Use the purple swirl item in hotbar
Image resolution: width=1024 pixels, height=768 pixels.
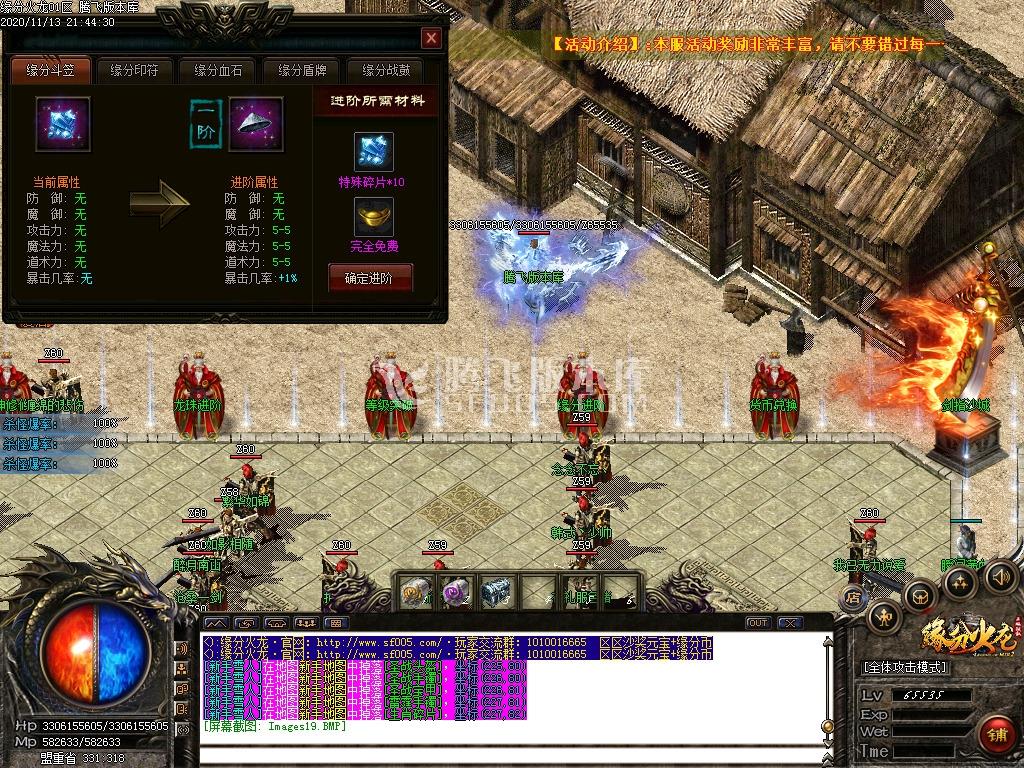click(x=455, y=591)
